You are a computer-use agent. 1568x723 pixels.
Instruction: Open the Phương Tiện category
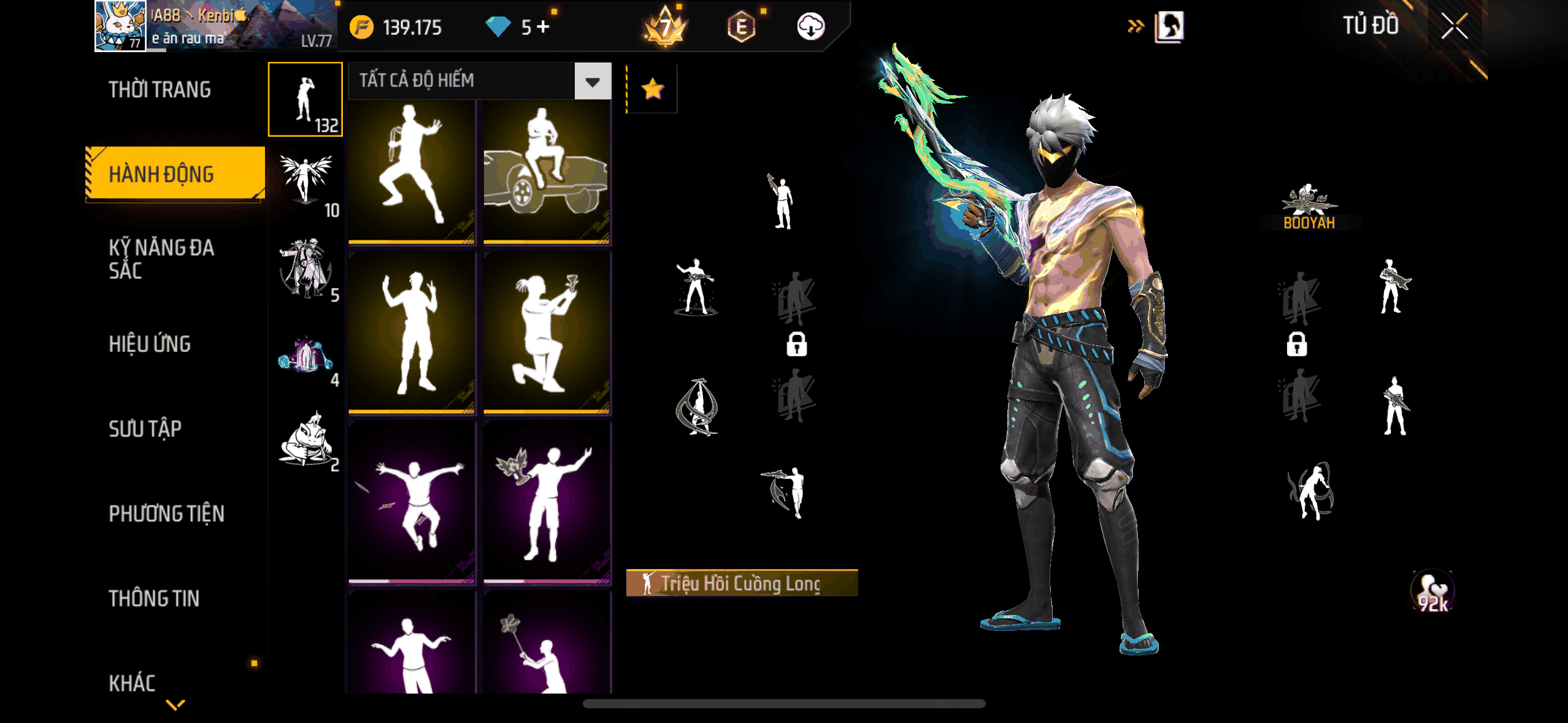pyautogui.click(x=166, y=513)
